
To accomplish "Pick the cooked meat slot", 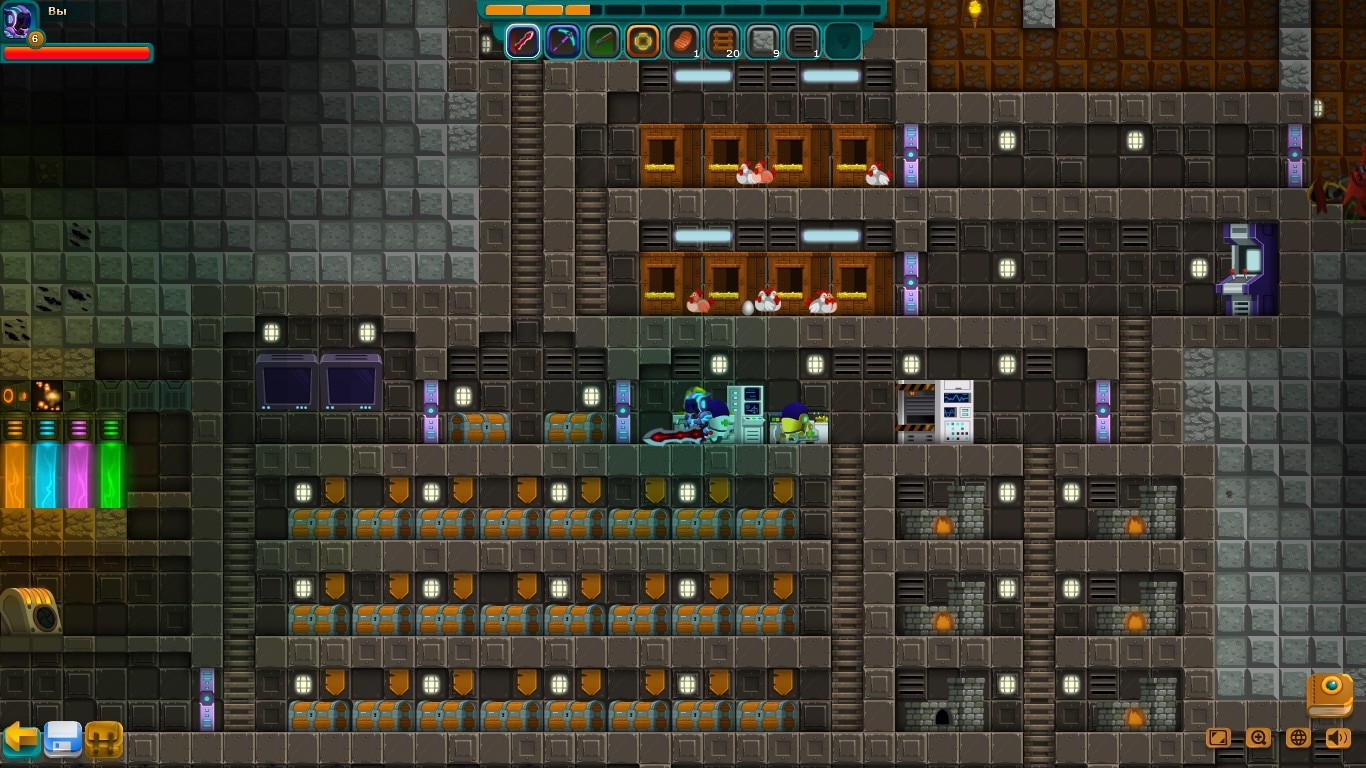I will pyautogui.click(x=683, y=42).
